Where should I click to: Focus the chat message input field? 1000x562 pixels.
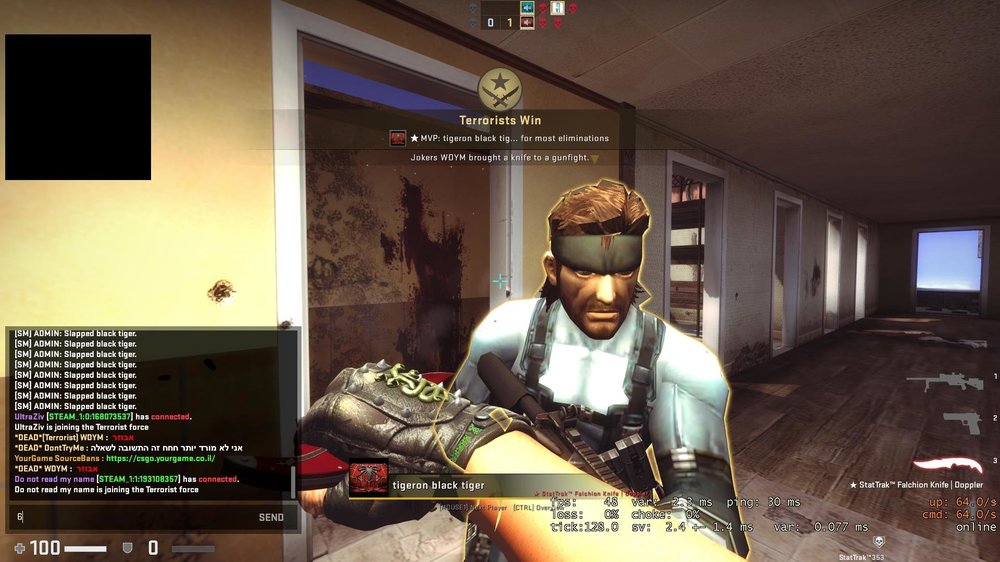click(130, 517)
